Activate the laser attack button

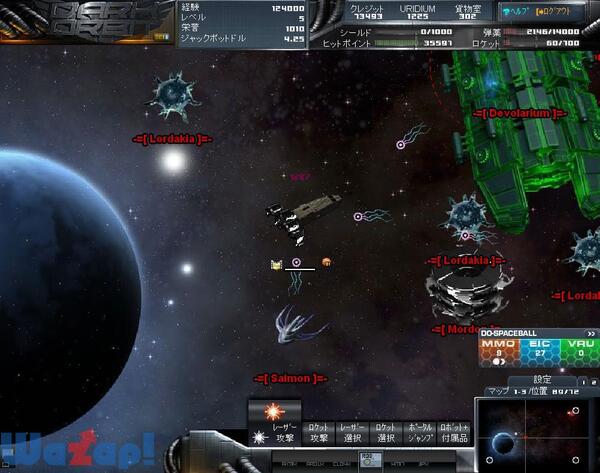tap(274, 422)
